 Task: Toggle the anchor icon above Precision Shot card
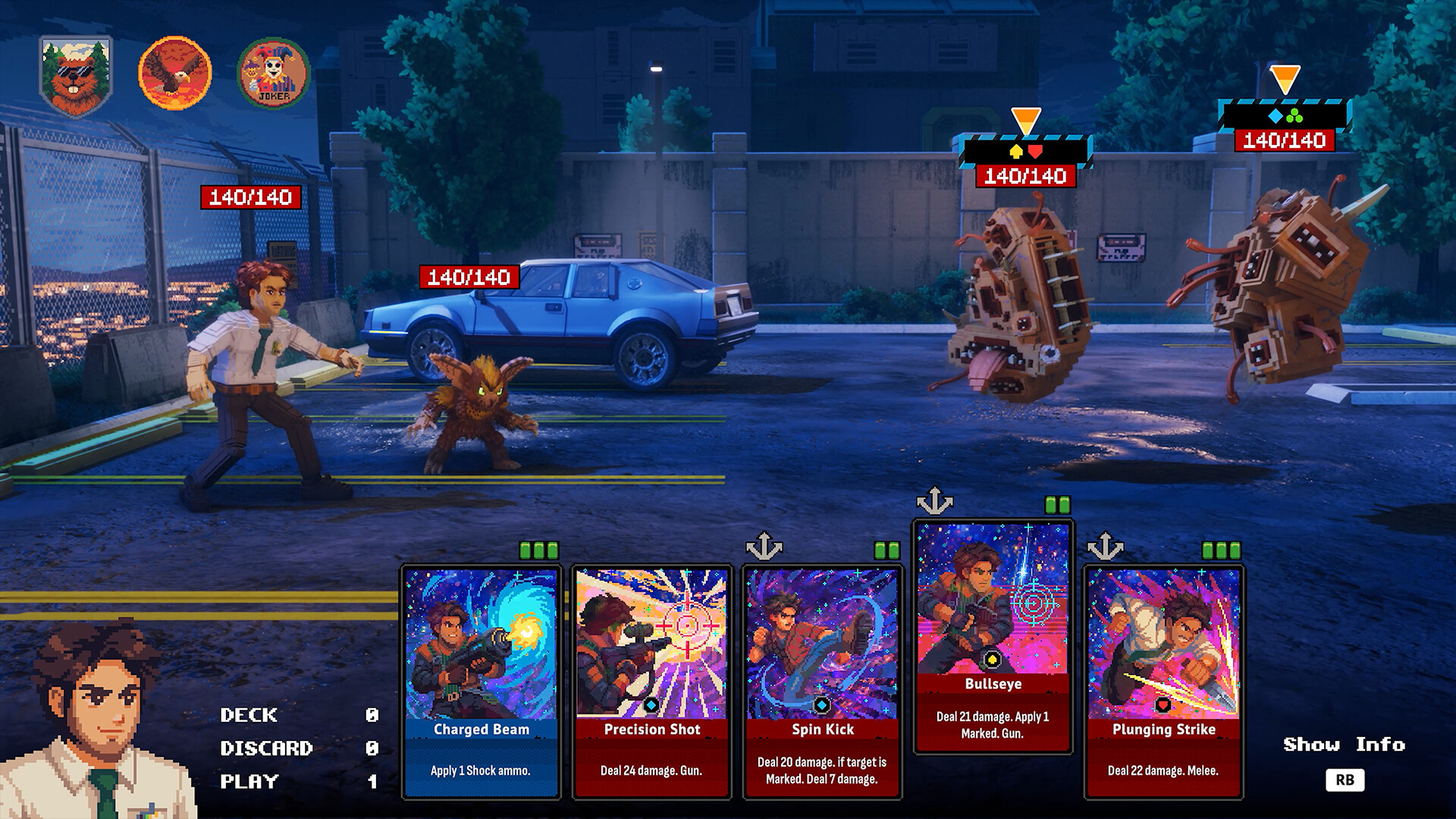[x=766, y=544]
